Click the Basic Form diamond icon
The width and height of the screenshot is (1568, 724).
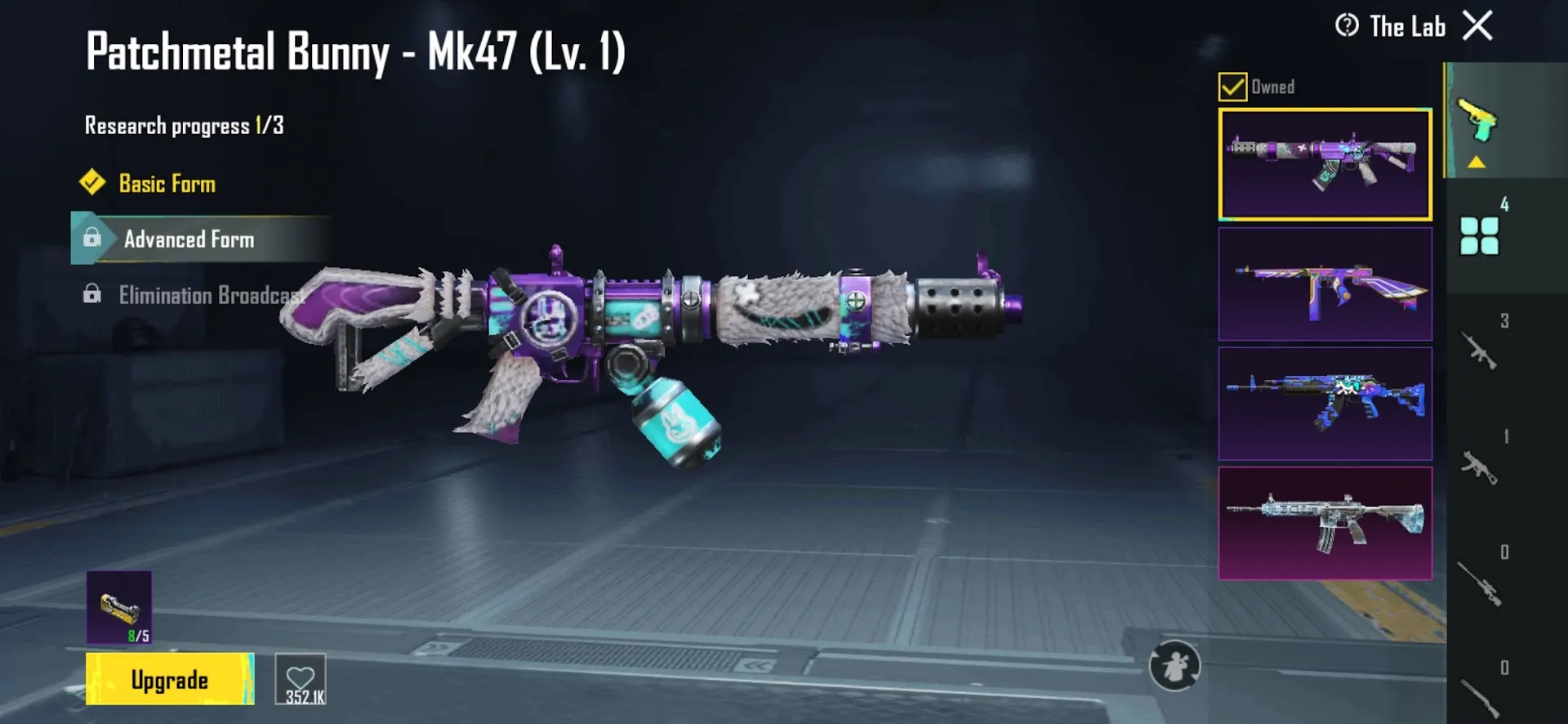click(92, 183)
